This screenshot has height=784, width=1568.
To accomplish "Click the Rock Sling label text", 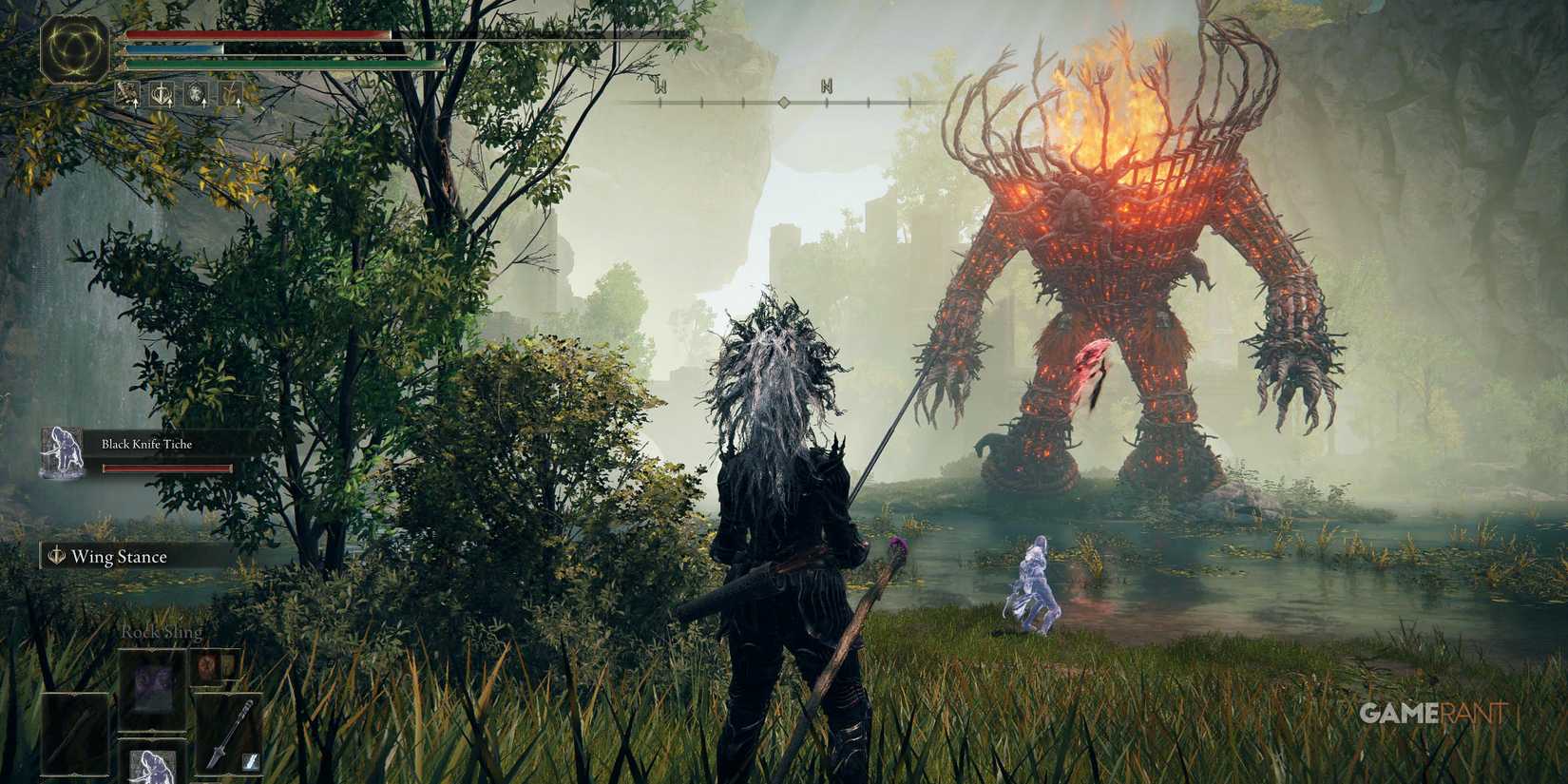I will coord(162,631).
